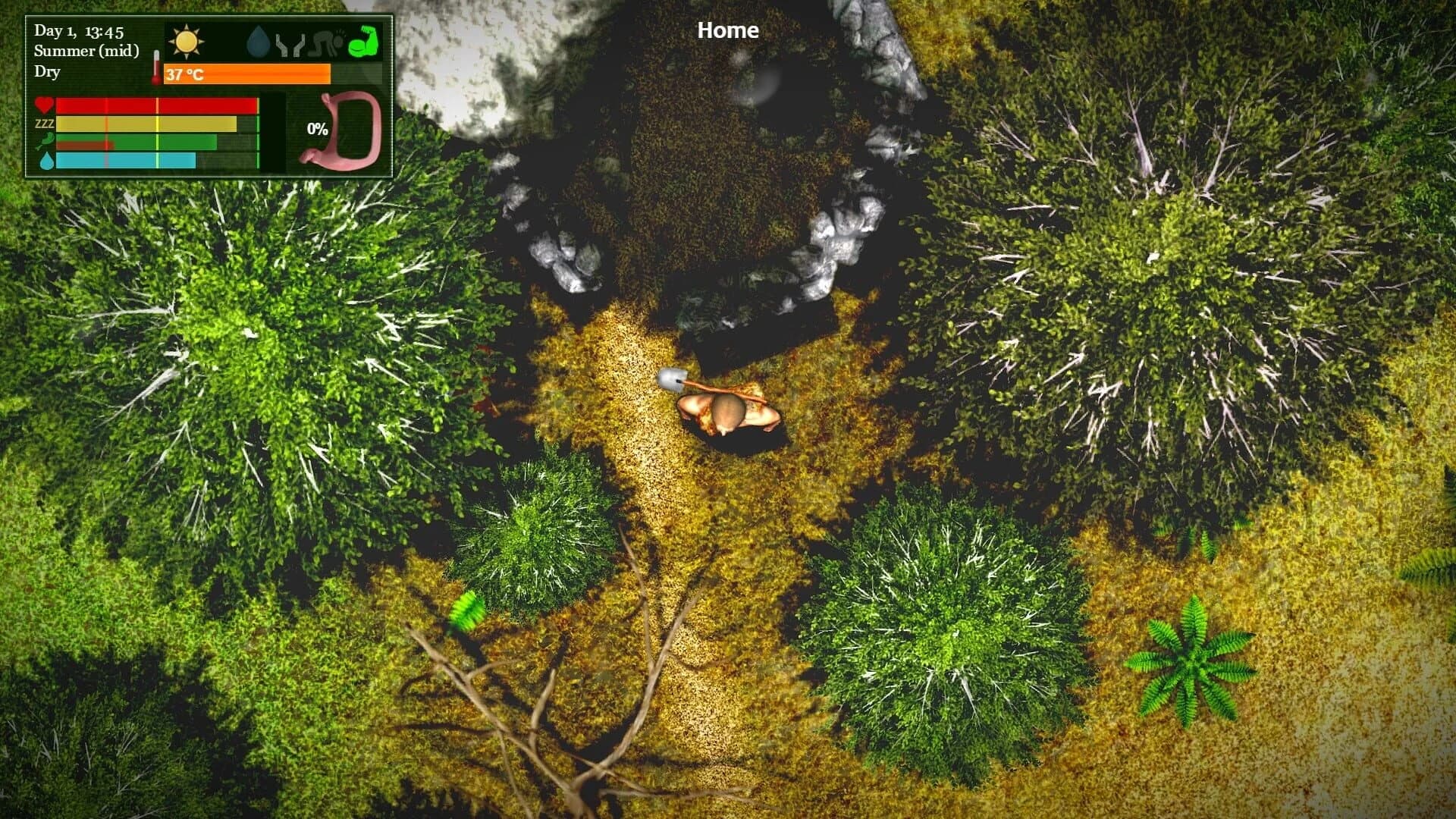The height and width of the screenshot is (819, 1456).
Task: Click the hand-washing hygiene icon
Action: (x=290, y=43)
